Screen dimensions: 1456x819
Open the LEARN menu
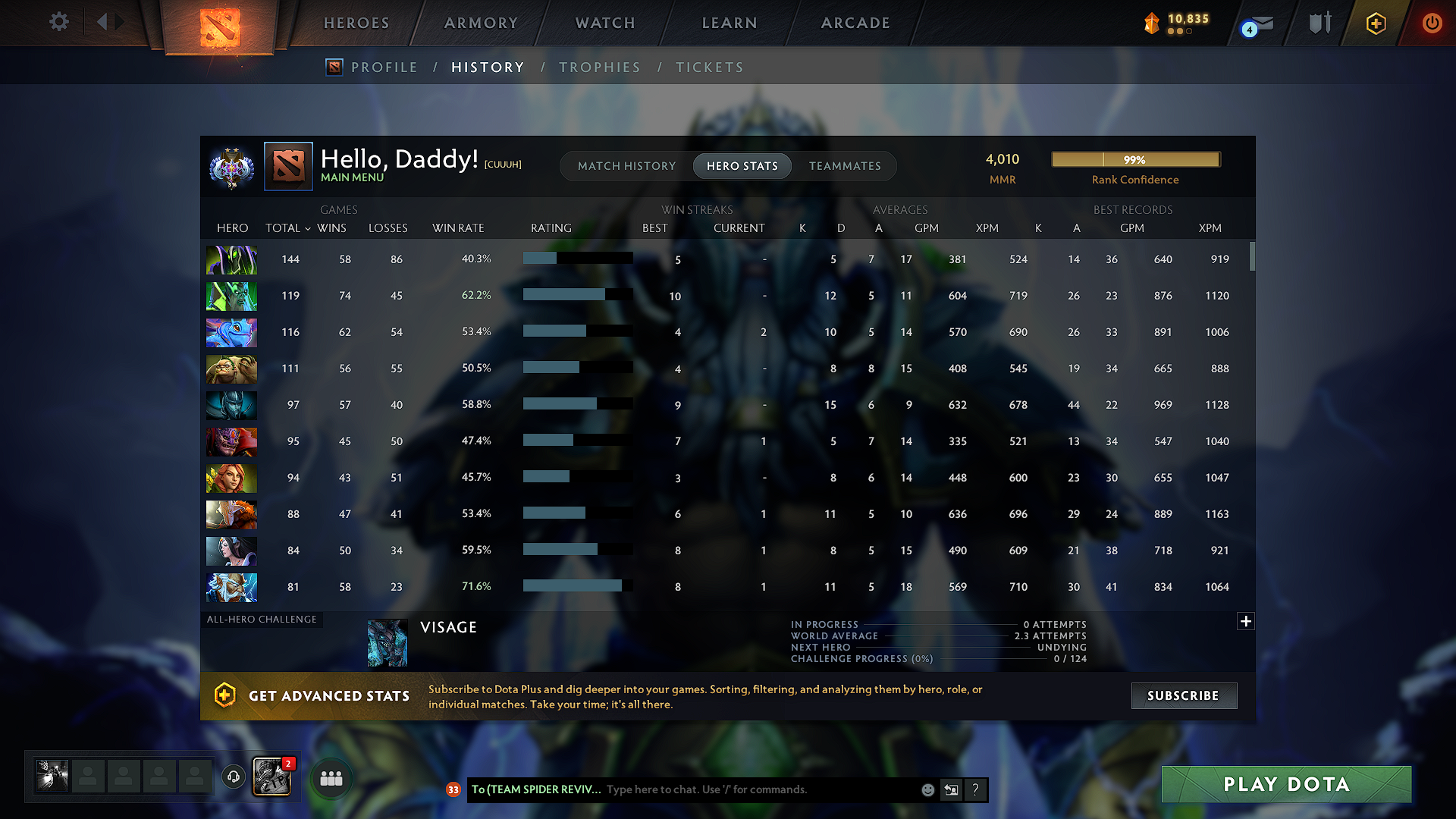coord(729,23)
